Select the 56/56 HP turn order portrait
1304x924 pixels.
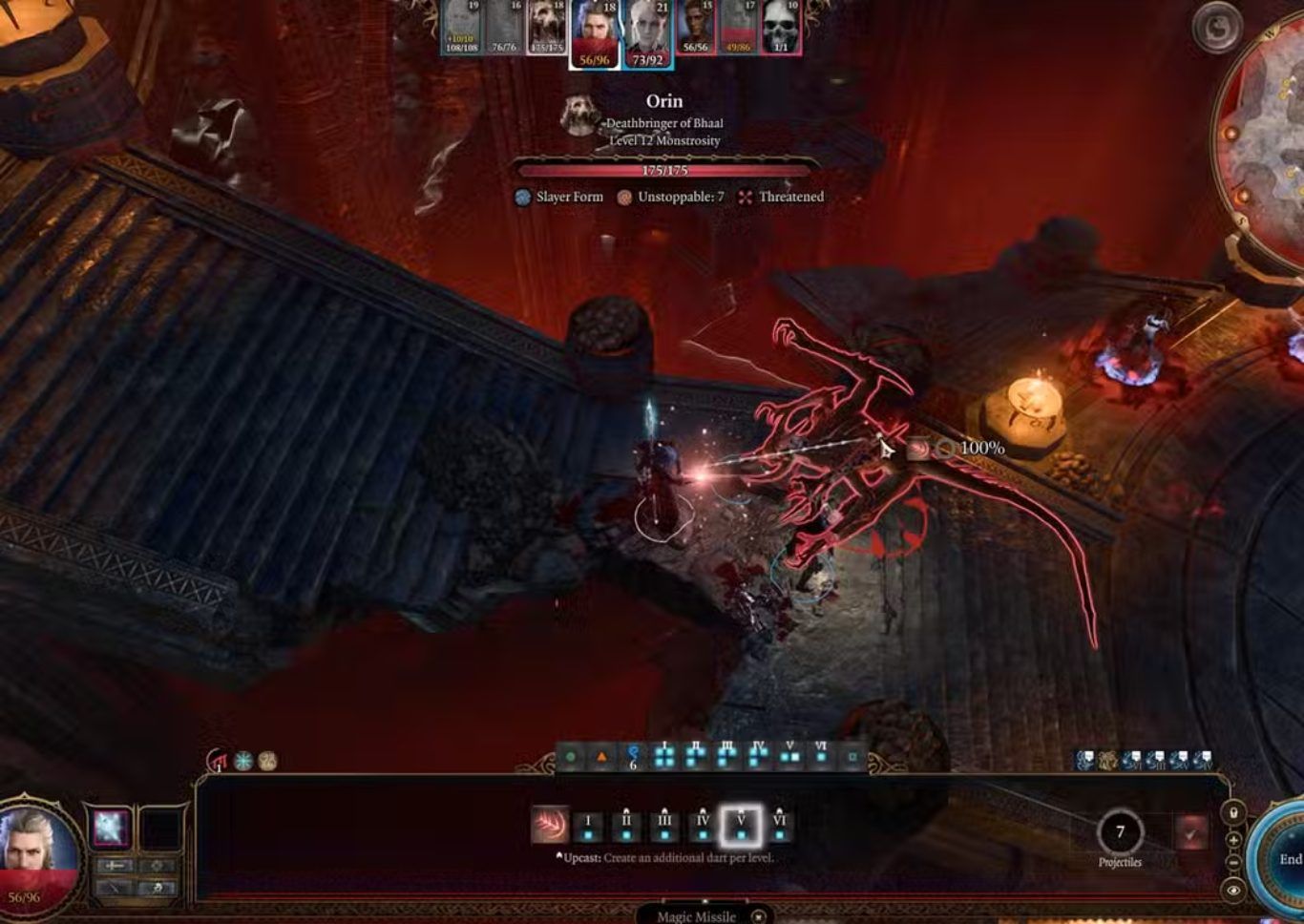point(695,29)
